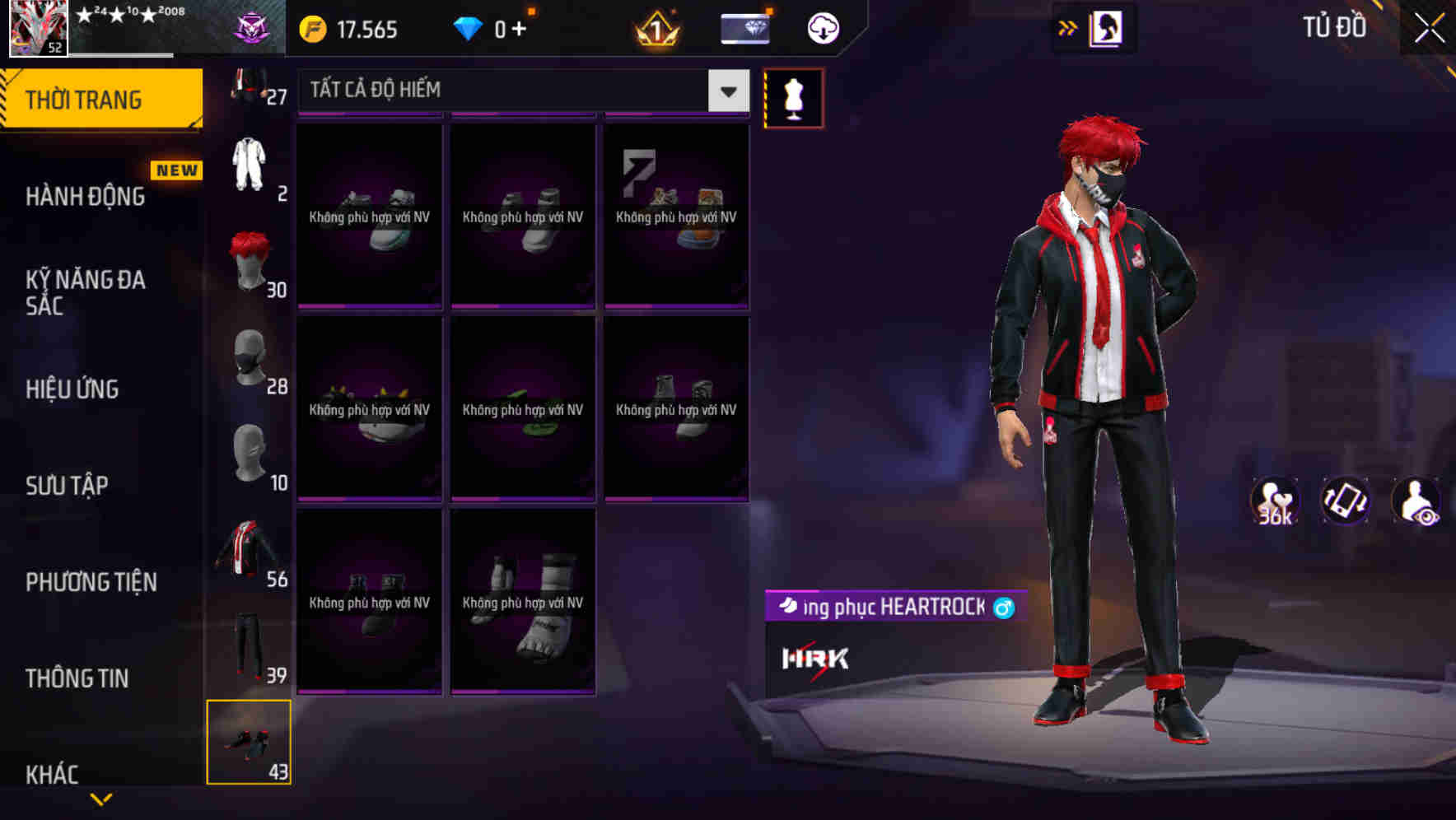Click the double-arrow collapse icon near the top right

point(1068,26)
